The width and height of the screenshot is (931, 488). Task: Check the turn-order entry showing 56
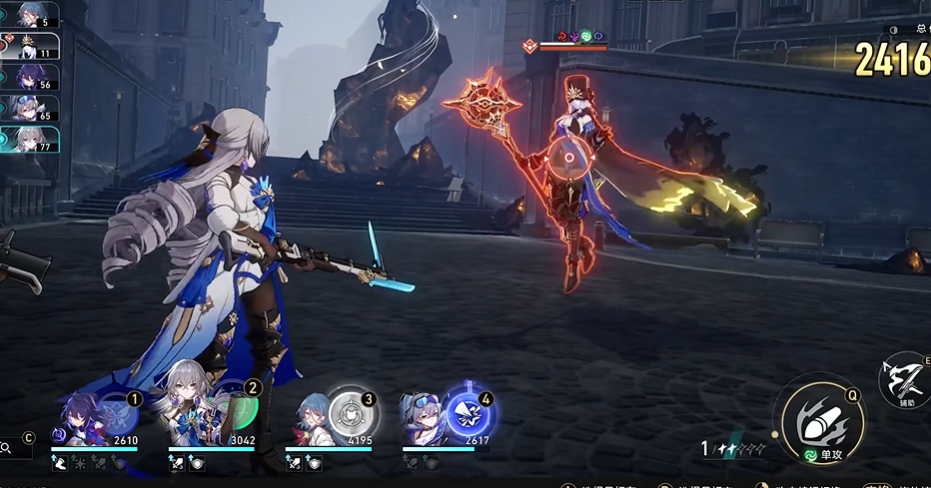pyautogui.click(x=30, y=78)
